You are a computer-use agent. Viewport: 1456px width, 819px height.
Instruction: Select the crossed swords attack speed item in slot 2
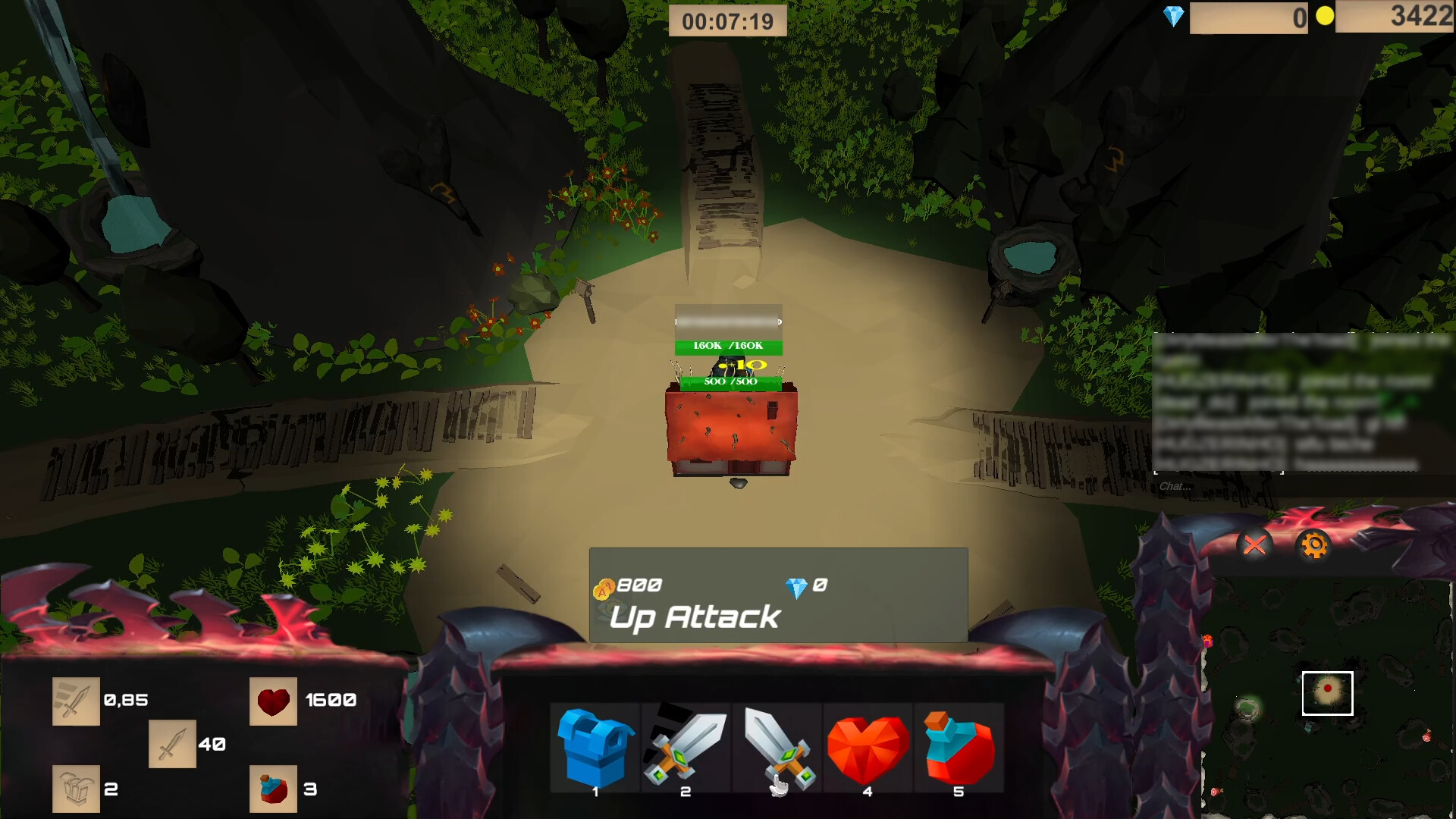coord(685,747)
